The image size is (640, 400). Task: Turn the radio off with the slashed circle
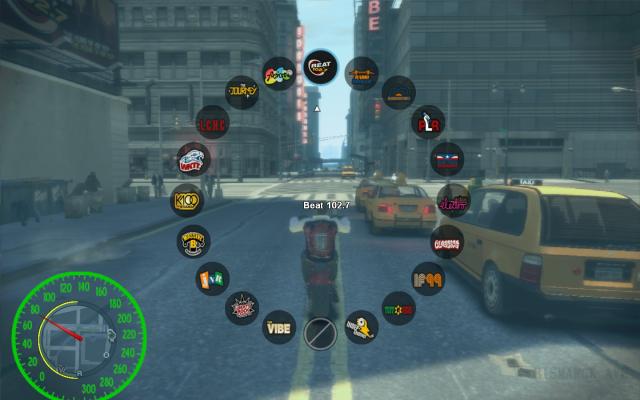[319, 332]
